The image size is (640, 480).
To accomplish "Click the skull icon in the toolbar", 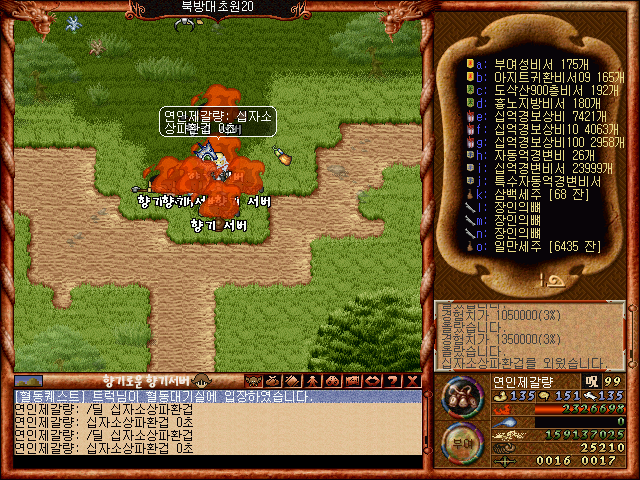I will pyautogui.click(x=252, y=380).
